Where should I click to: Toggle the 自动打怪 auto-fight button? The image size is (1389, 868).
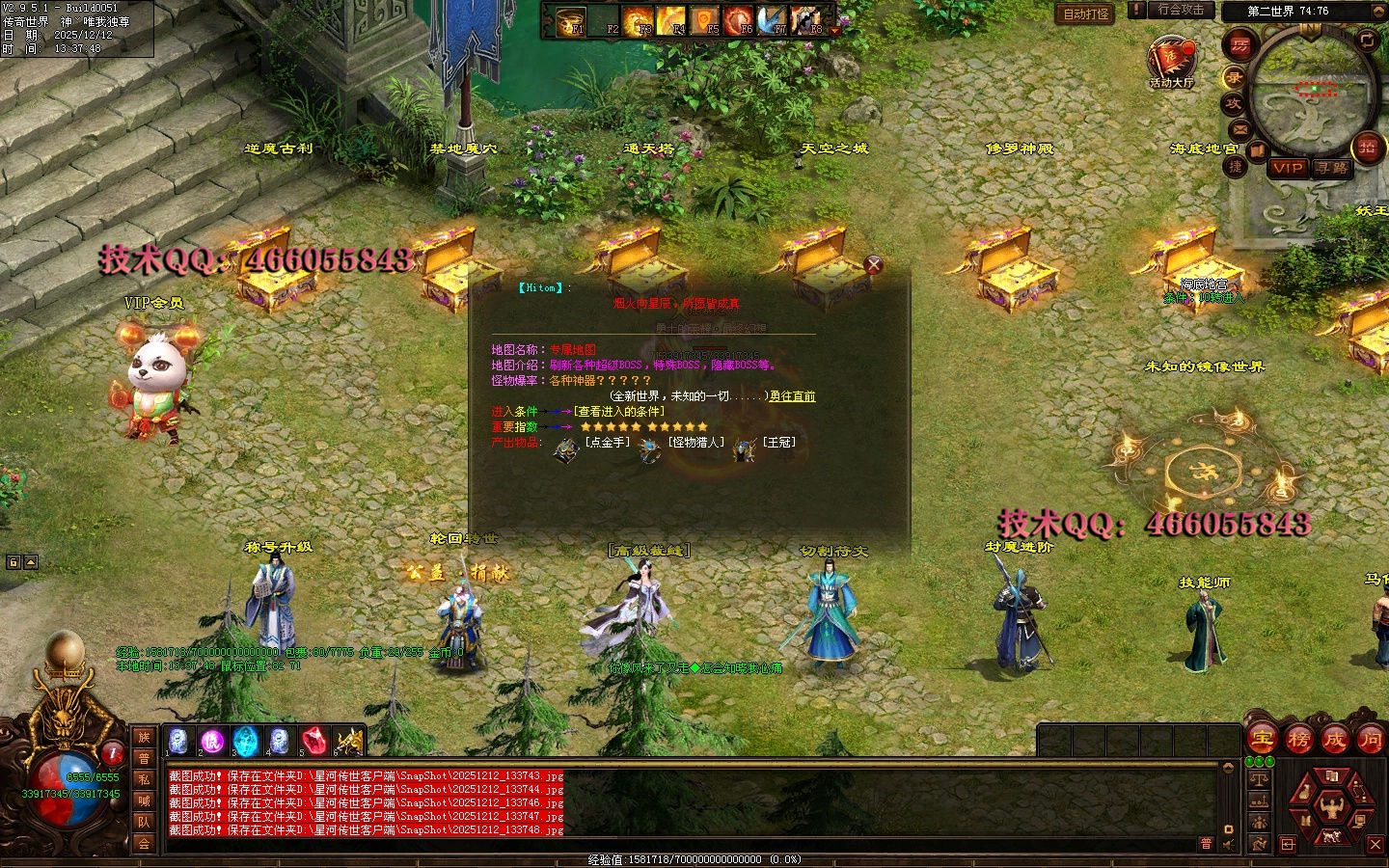[1086, 14]
